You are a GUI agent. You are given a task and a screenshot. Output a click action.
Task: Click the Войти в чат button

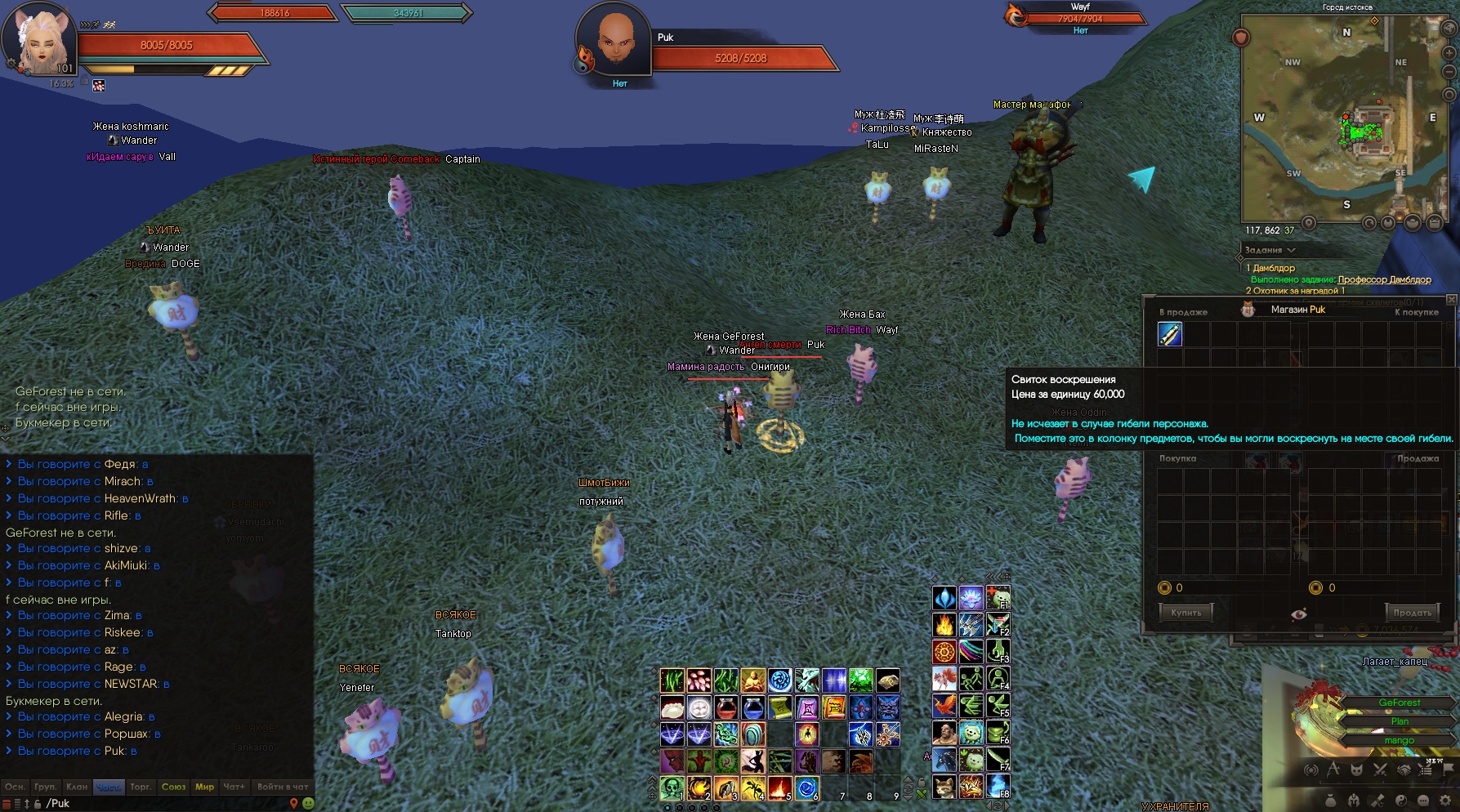point(283,787)
